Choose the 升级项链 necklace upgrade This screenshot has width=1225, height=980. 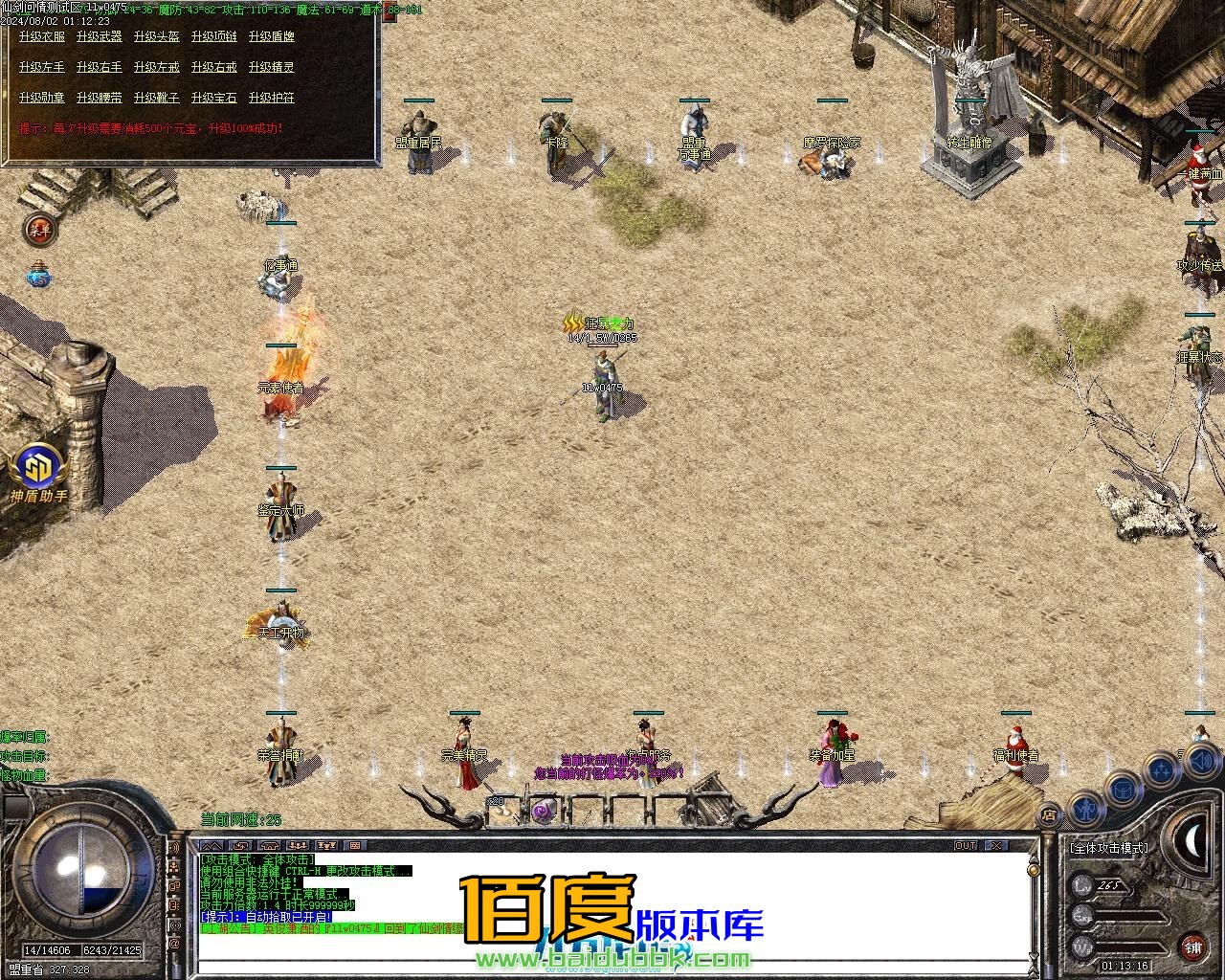pos(214,36)
